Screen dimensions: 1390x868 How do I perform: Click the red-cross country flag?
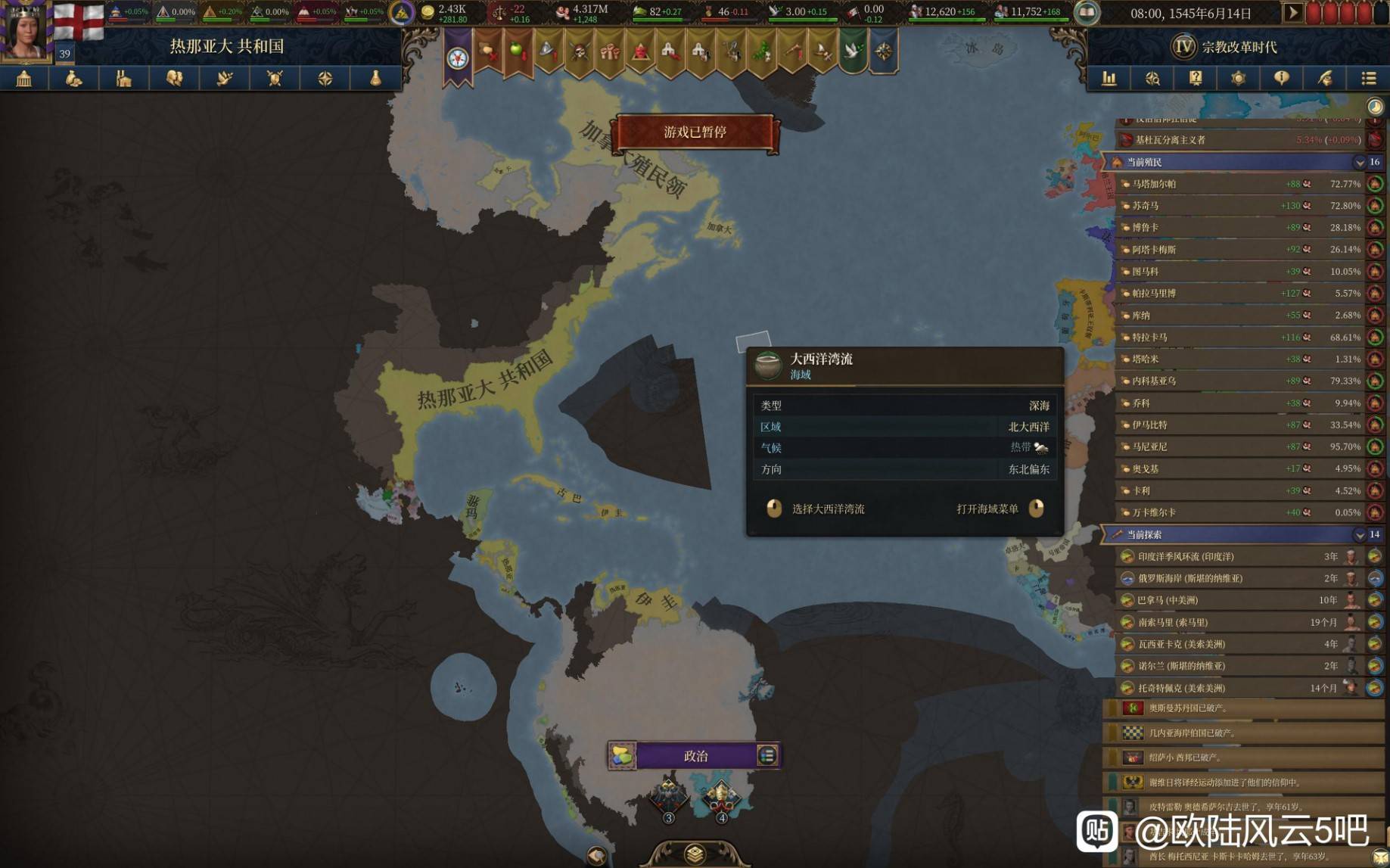click(79, 20)
